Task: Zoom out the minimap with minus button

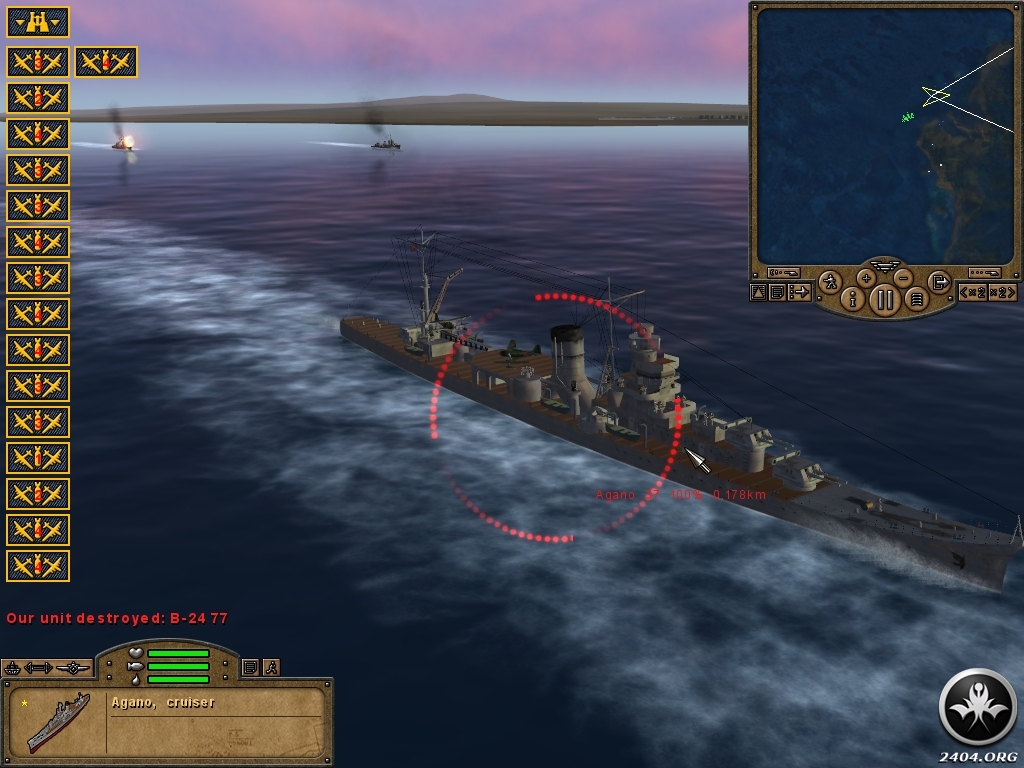Action: point(903,278)
